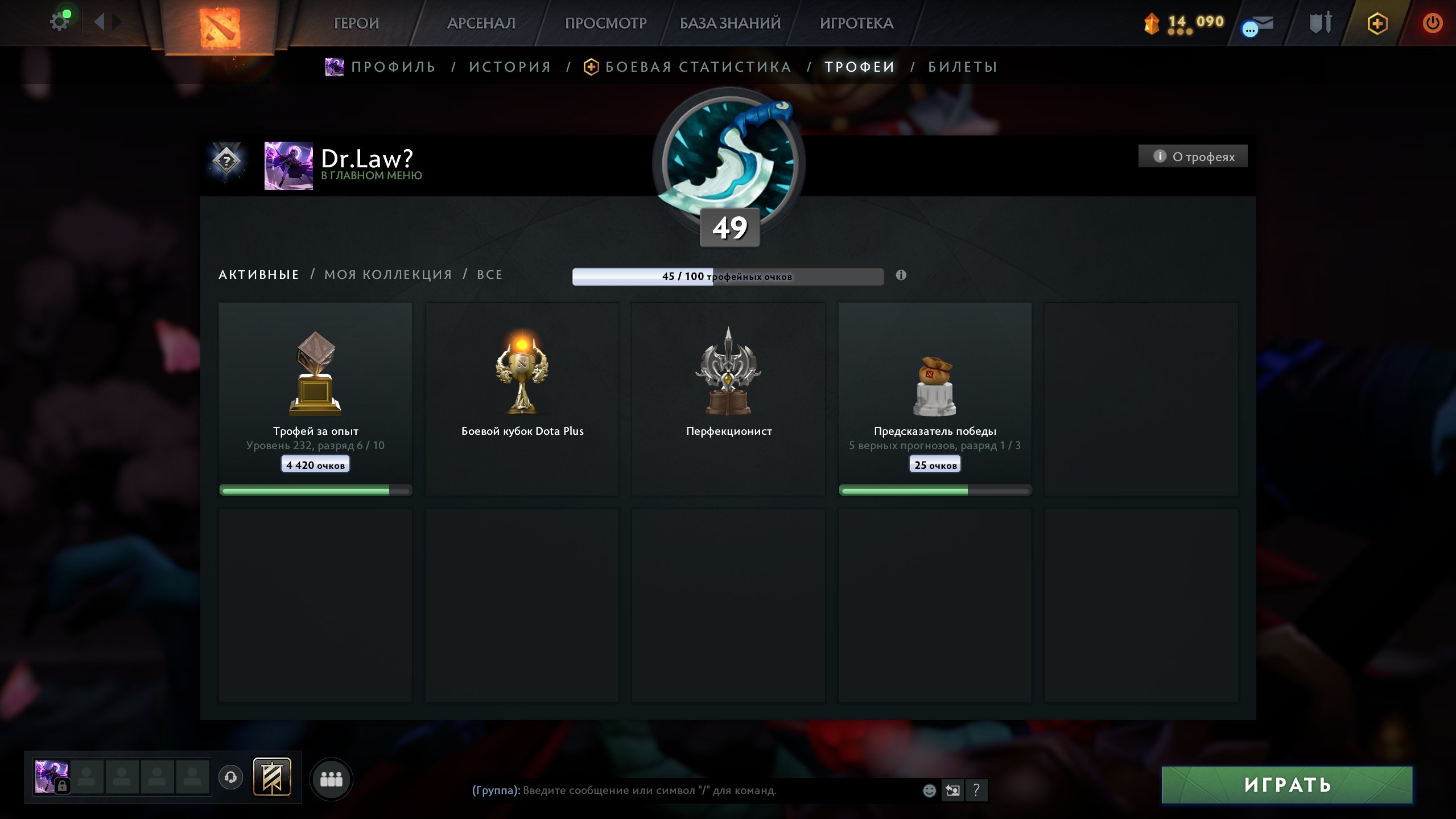Screen dimensions: 1456x819
Task: Click the group chat message input field
Action: (x=683, y=790)
